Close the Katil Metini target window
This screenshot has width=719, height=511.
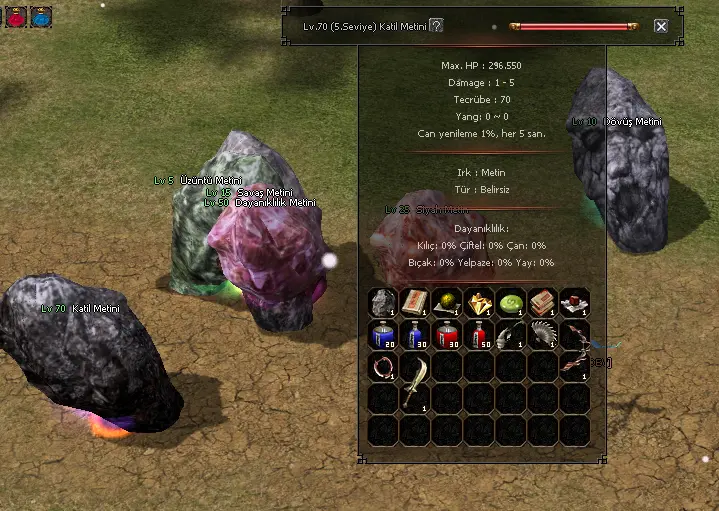click(x=661, y=26)
